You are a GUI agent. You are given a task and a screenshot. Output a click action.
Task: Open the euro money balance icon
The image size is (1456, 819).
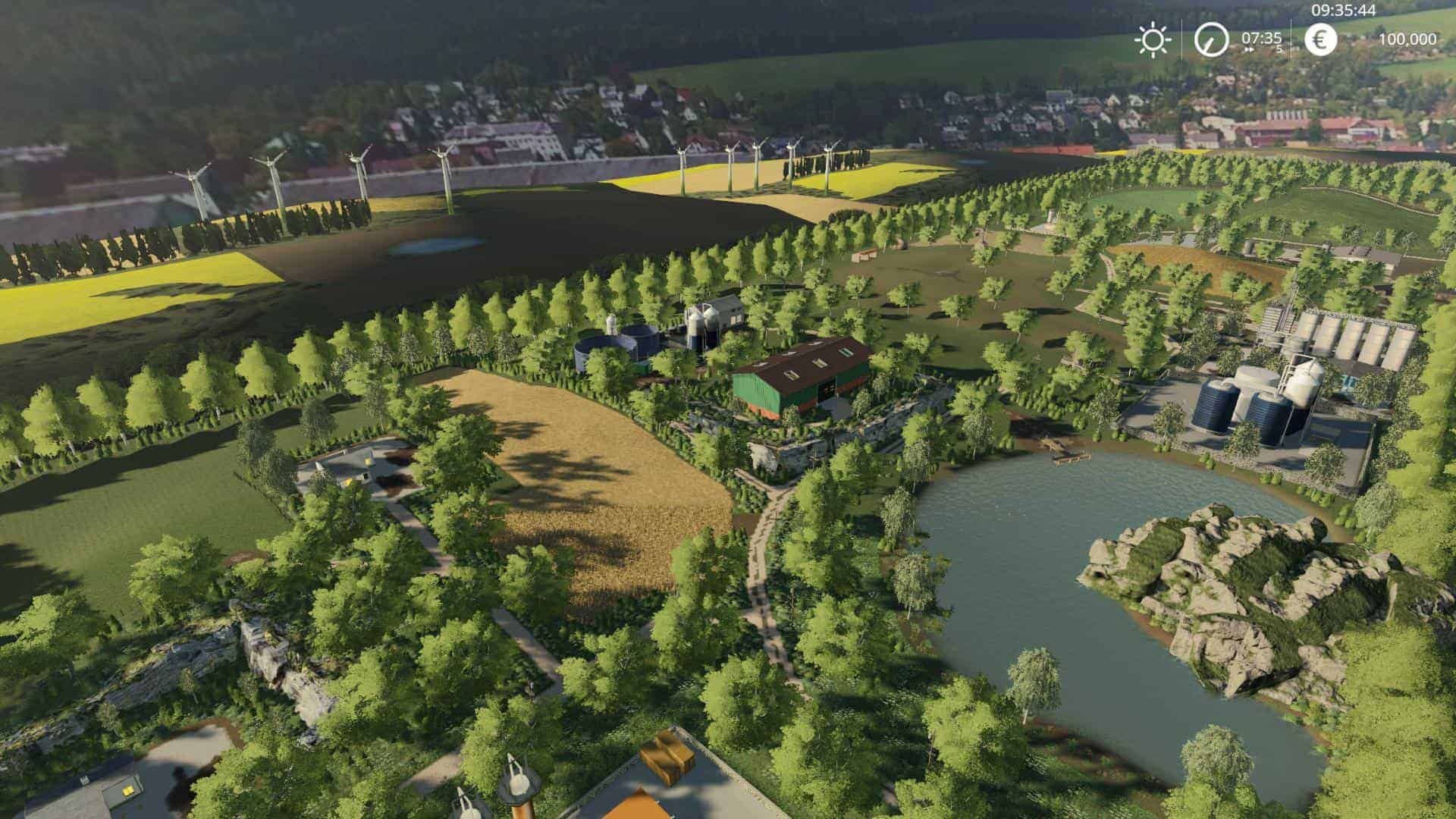click(x=1320, y=39)
